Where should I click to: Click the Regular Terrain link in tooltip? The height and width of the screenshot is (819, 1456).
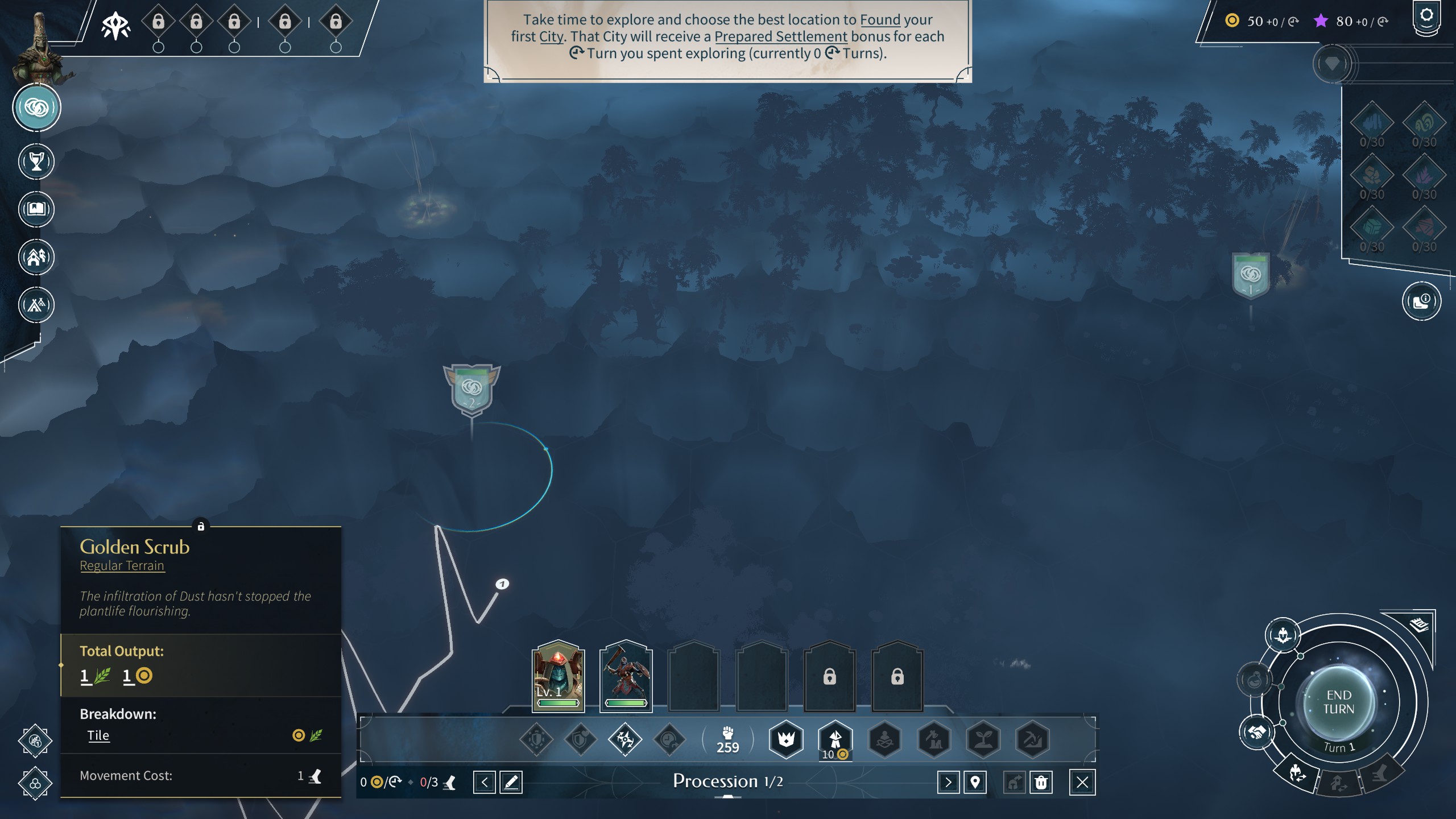click(122, 566)
